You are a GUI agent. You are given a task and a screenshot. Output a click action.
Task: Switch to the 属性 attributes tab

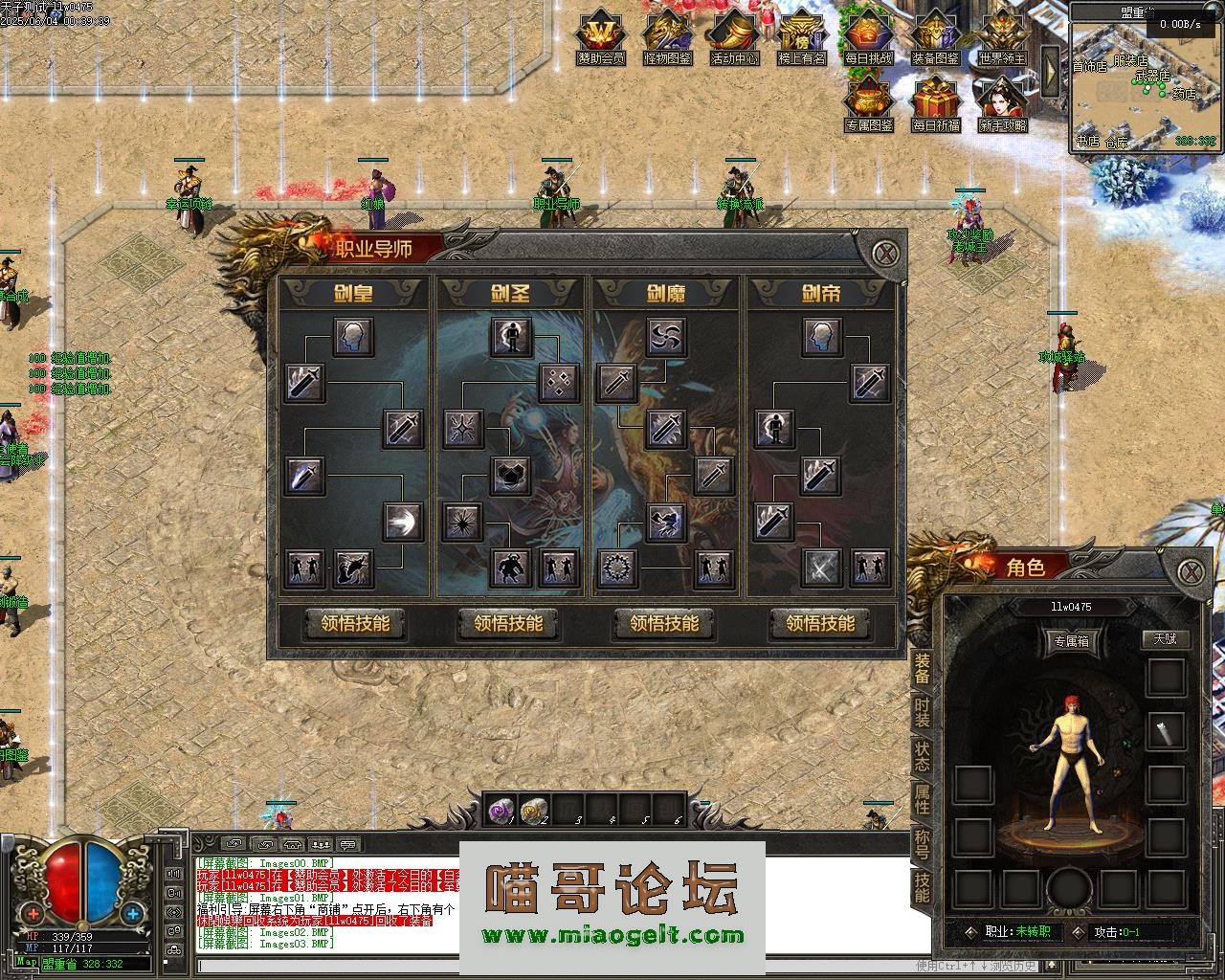(922, 798)
